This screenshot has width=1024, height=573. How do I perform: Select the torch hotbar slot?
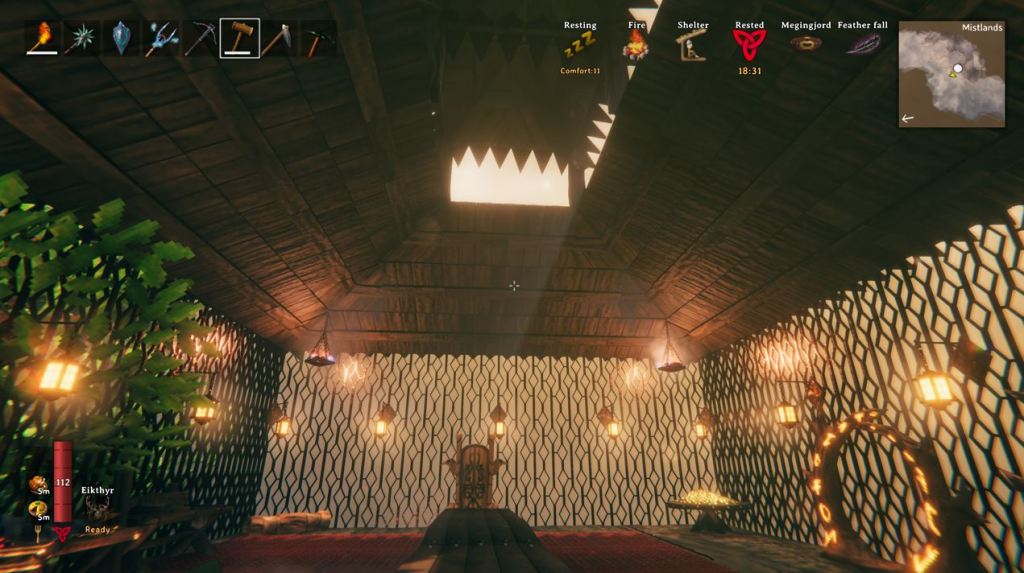(x=42, y=38)
